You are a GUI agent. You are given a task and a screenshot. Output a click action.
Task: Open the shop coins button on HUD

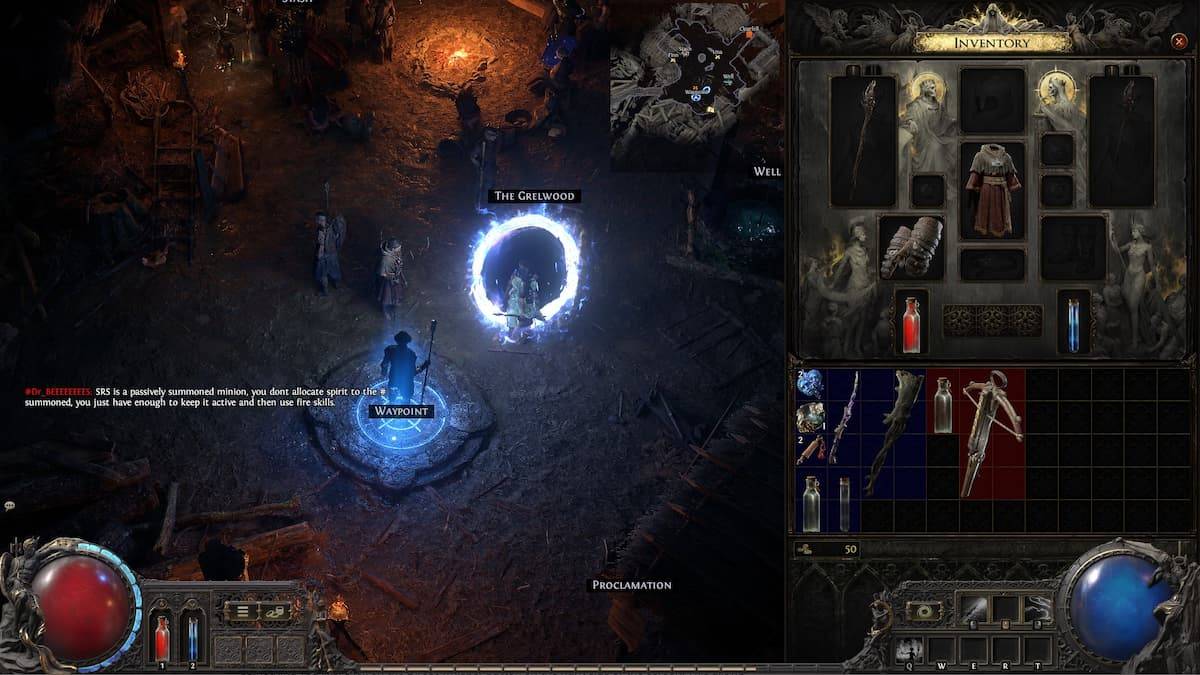tap(276, 610)
